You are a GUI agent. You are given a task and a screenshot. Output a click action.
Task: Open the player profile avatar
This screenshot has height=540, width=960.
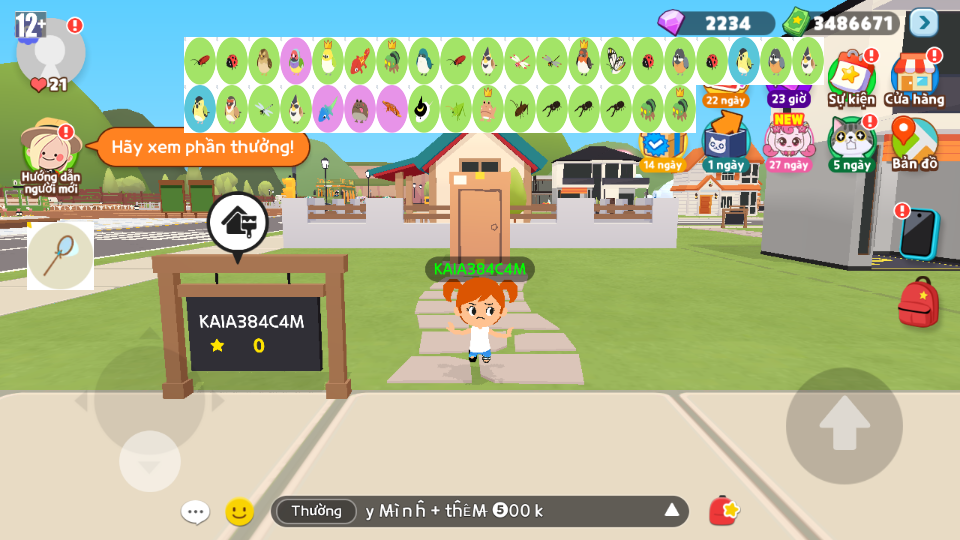point(50,50)
